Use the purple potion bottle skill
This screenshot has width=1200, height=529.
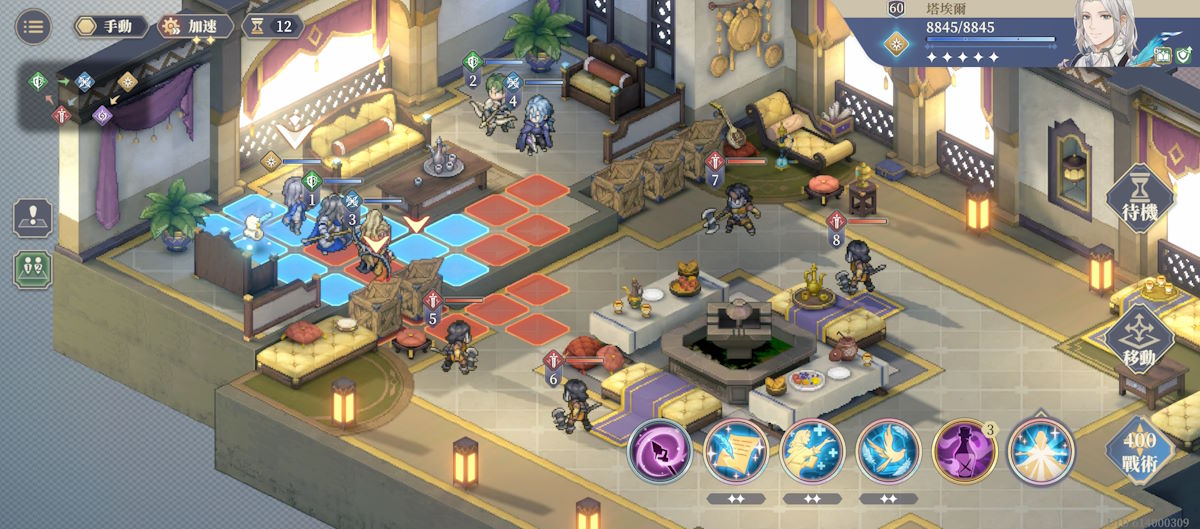(x=964, y=450)
